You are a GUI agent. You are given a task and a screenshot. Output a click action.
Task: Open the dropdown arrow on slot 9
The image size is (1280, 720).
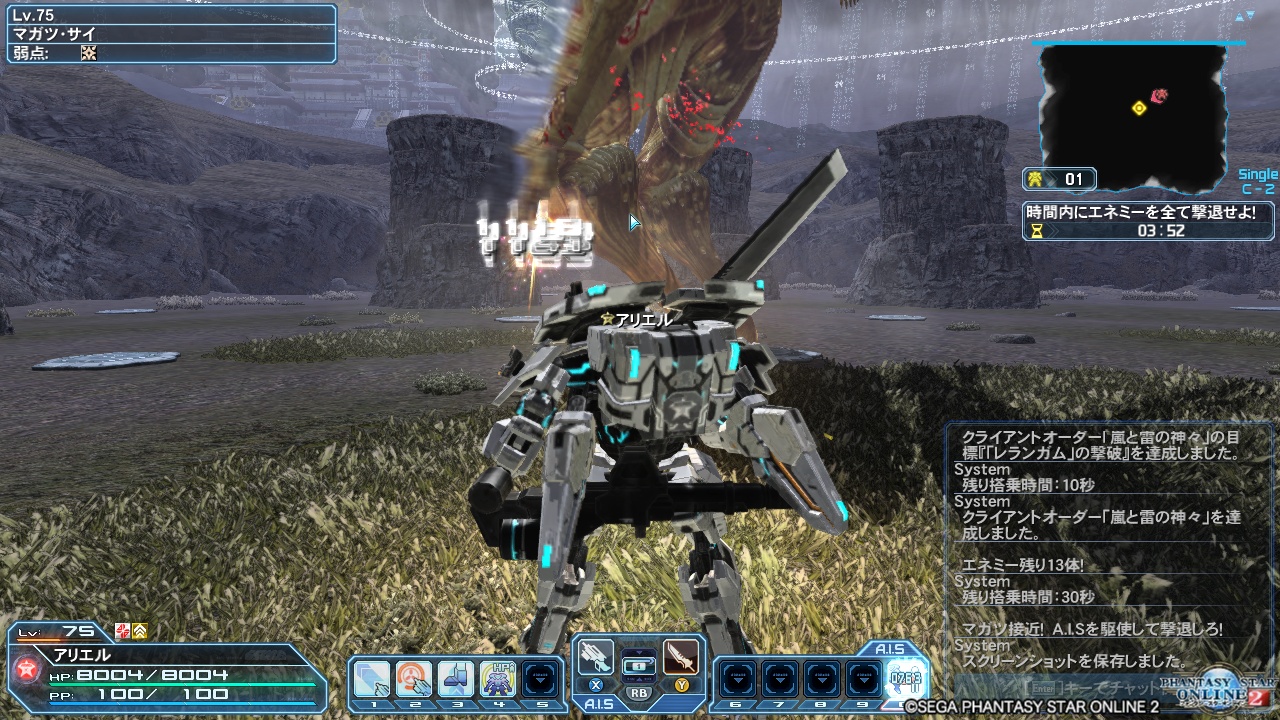click(x=863, y=681)
